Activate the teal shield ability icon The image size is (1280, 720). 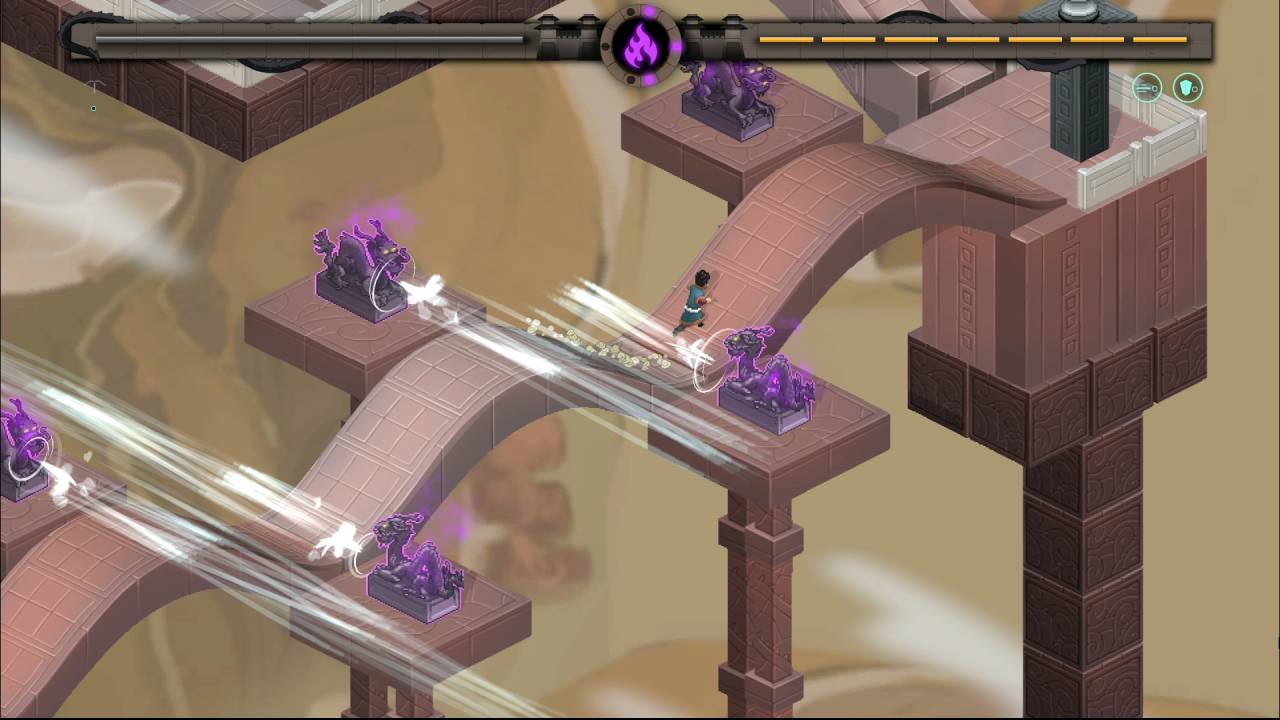coord(1186,88)
